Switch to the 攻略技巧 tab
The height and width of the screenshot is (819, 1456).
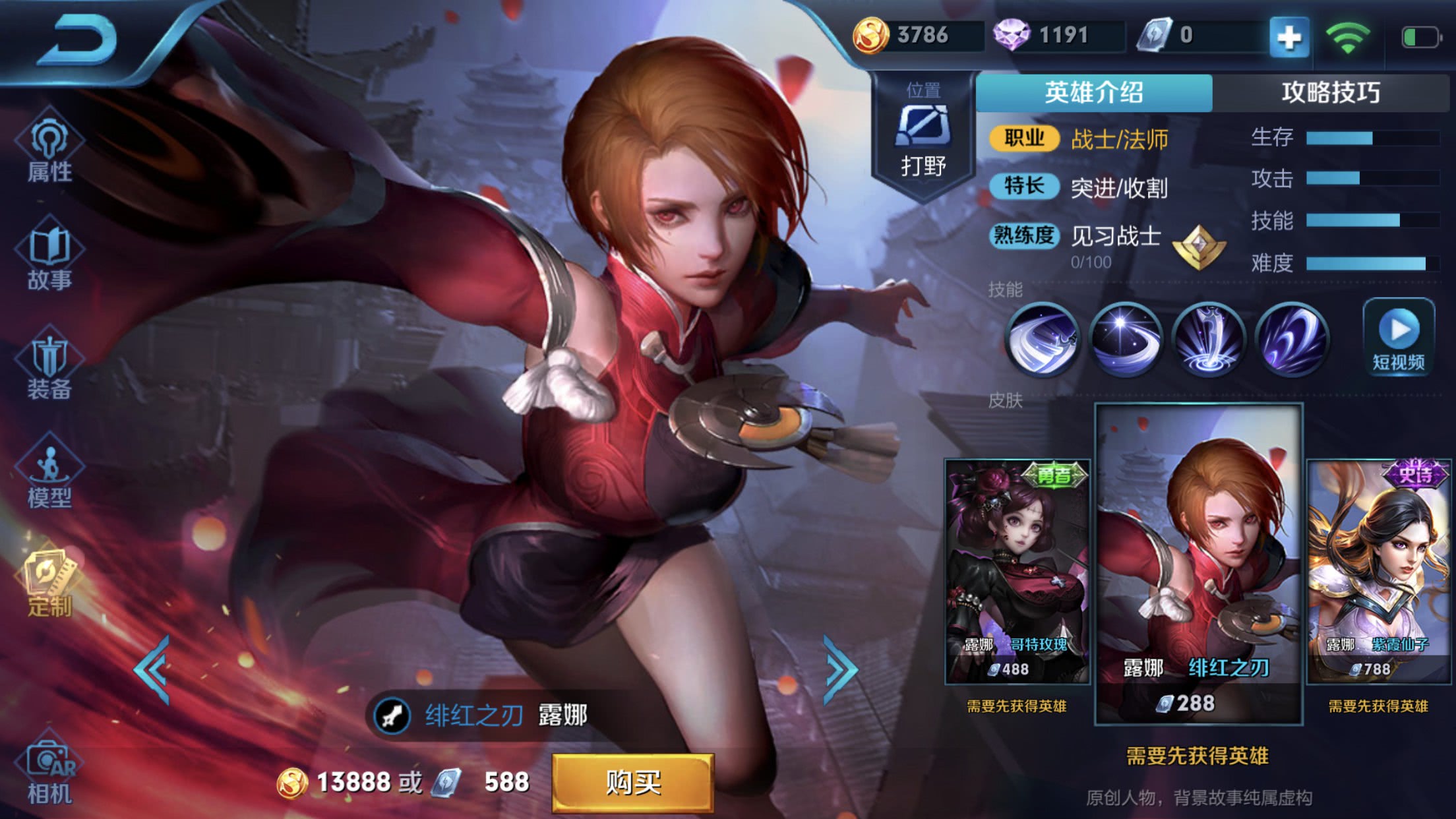pos(1331,93)
